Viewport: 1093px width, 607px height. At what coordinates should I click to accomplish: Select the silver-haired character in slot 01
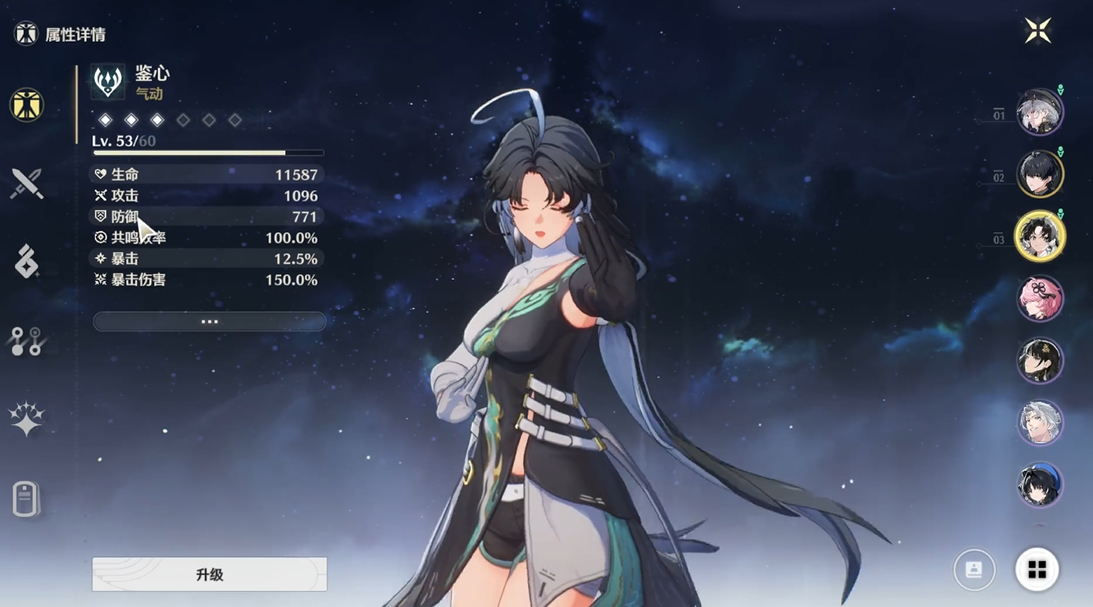pyautogui.click(x=1039, y=112)
